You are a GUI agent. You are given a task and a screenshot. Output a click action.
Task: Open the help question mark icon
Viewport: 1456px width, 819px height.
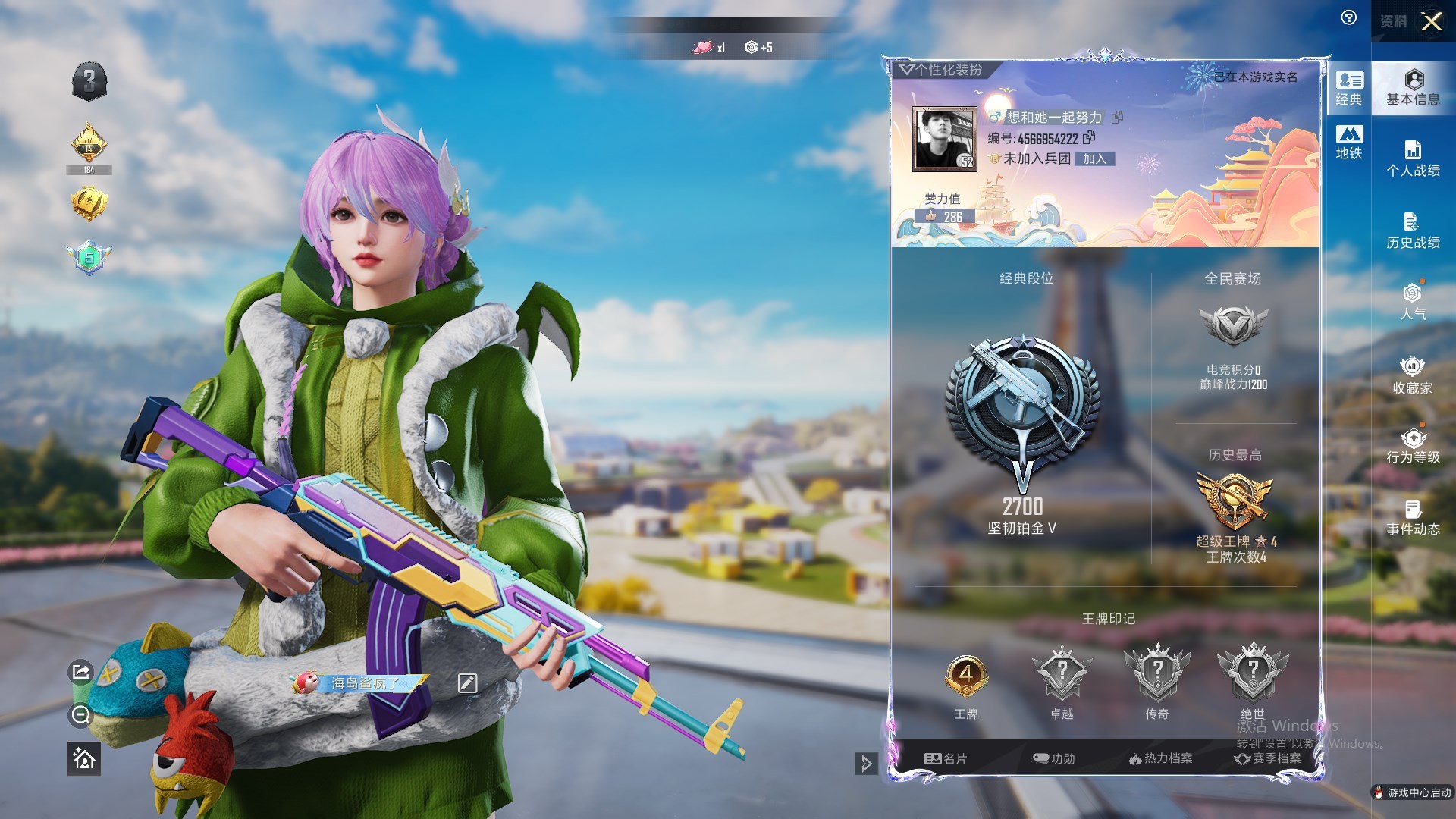(x=1349, y=18)
